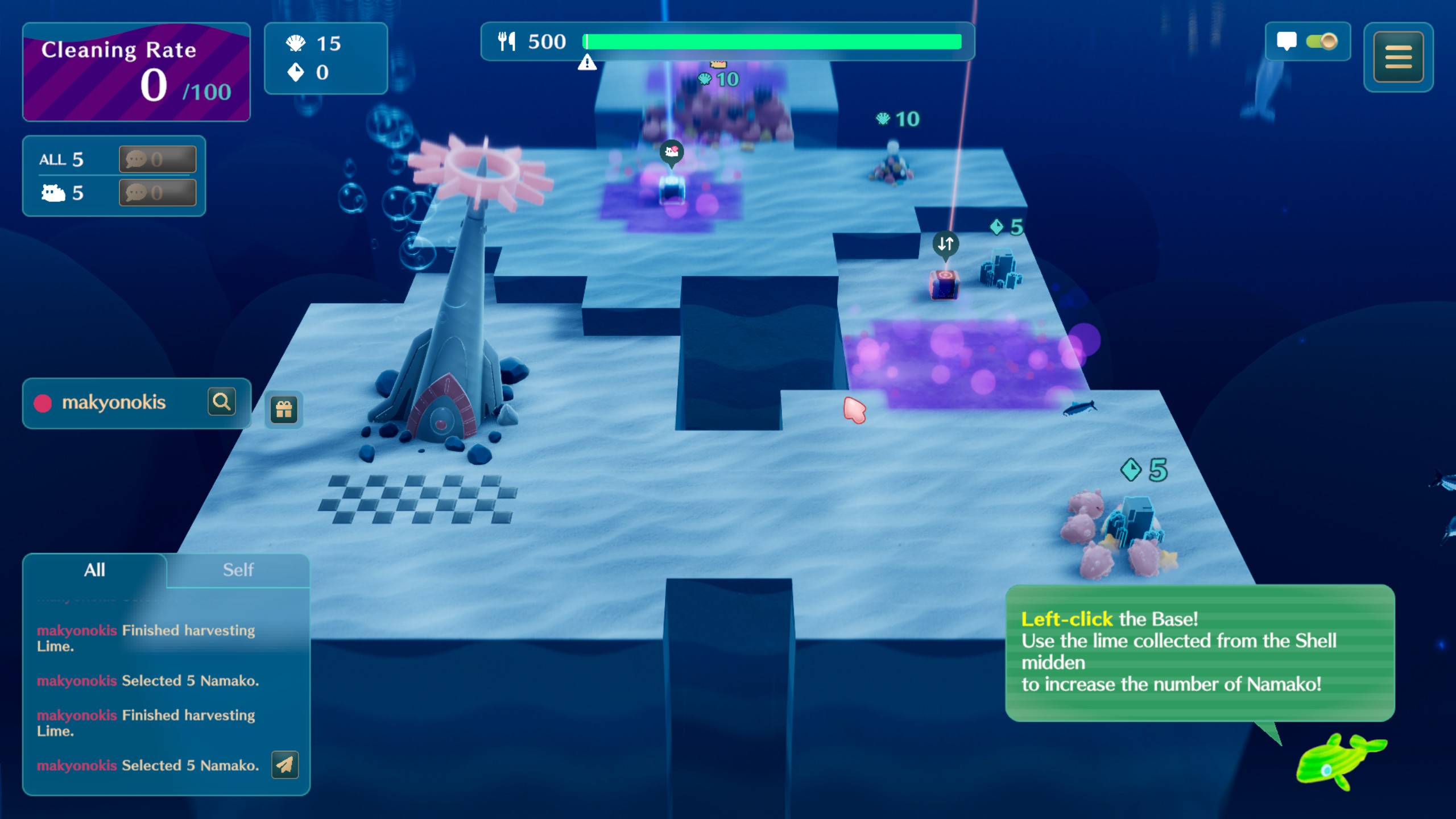Open the gift box button

[x=284, y=409]
